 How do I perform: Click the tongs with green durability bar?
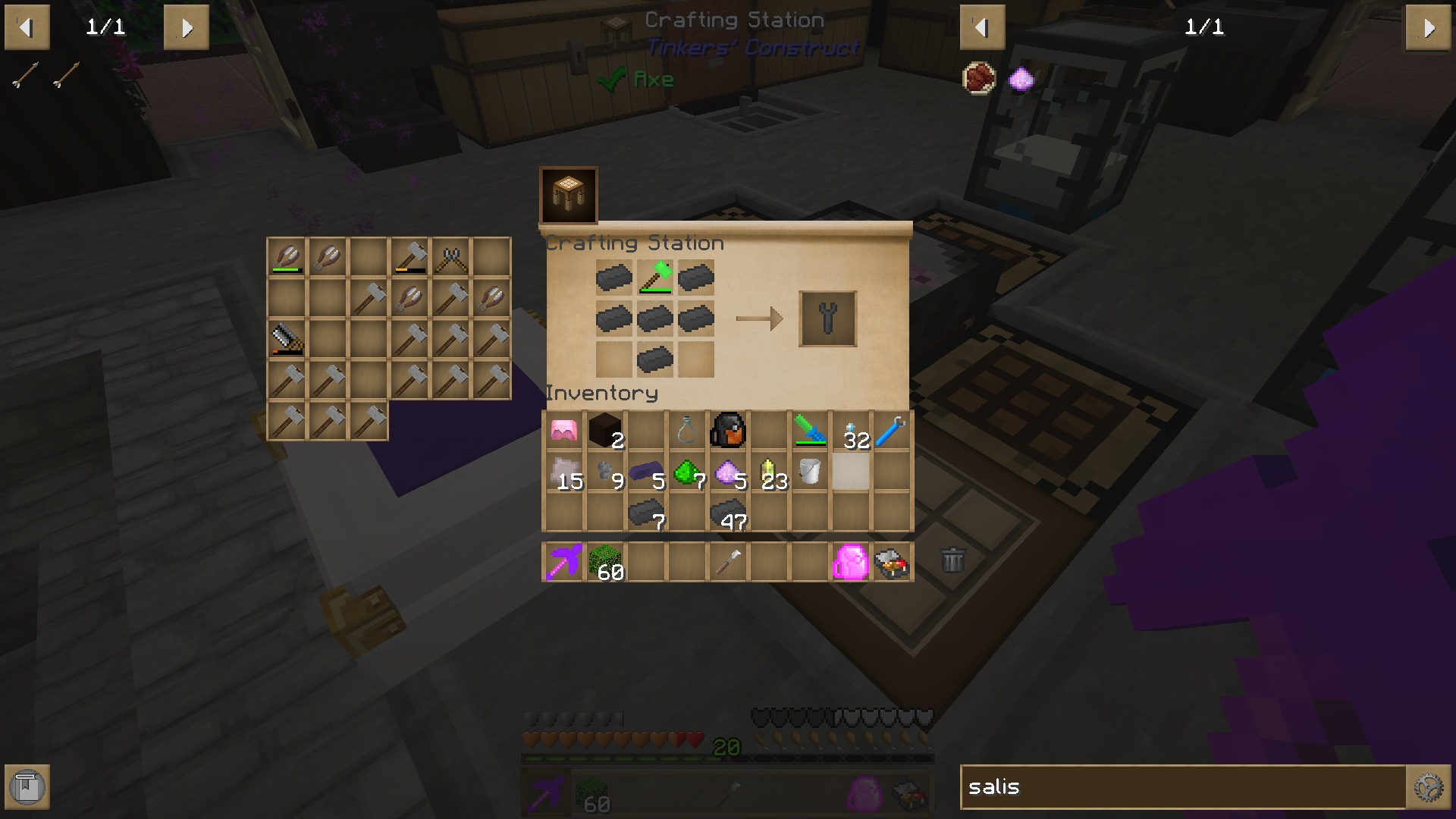click(x=286, y=258)
